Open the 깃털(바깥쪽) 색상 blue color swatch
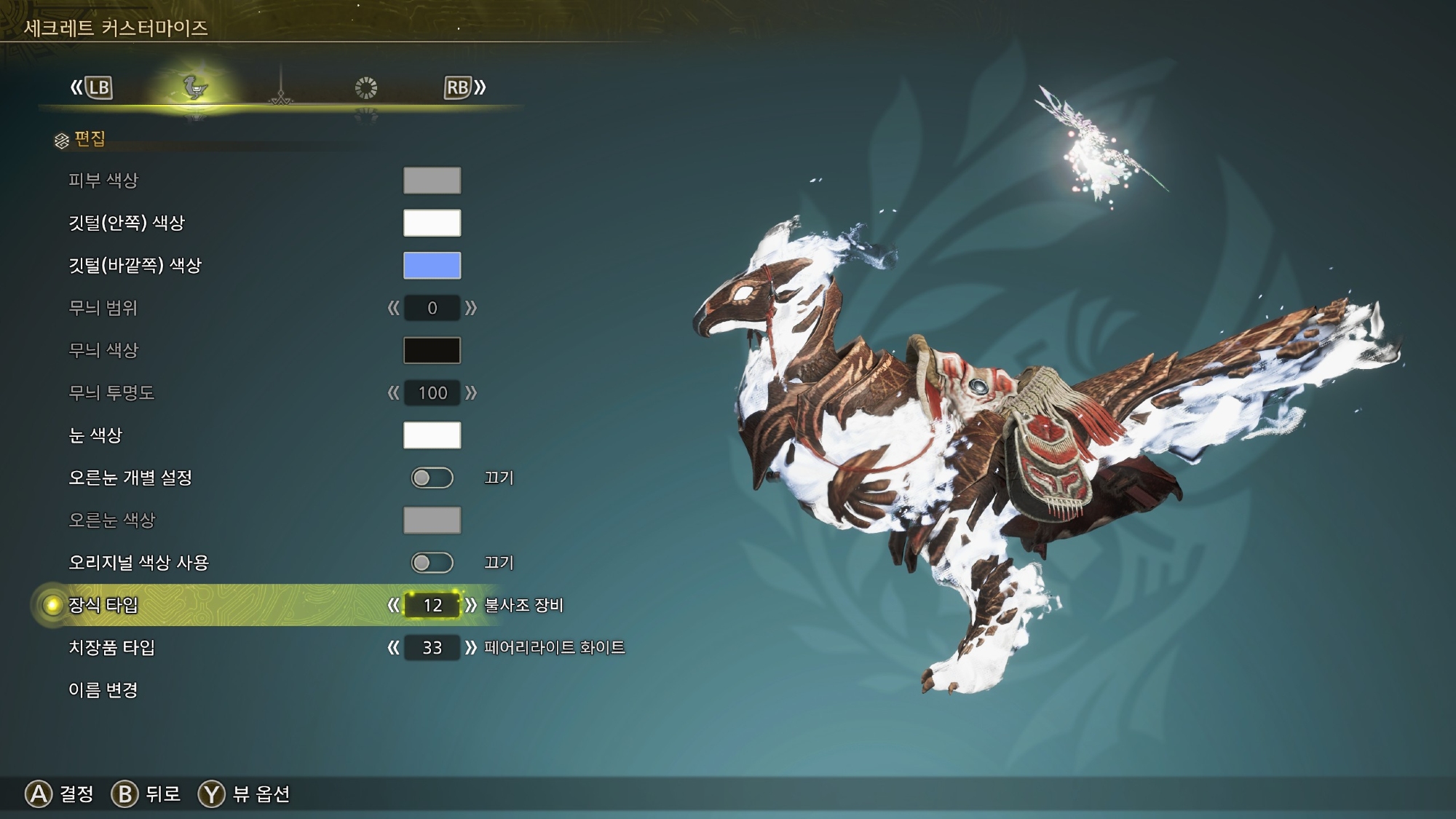 (x=432, y=265)
